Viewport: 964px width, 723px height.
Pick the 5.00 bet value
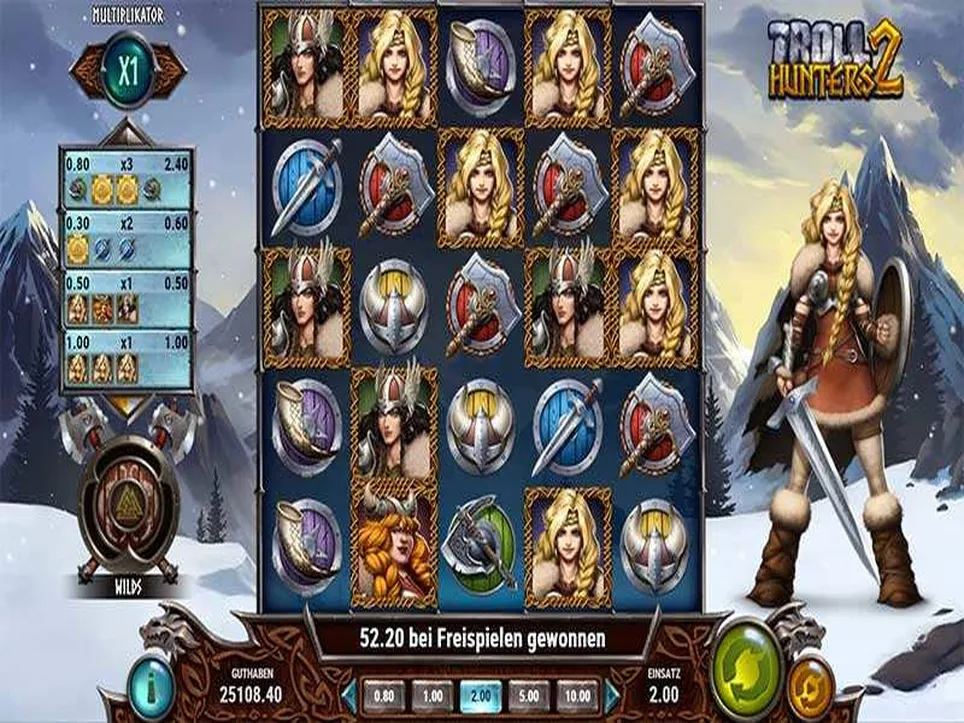point(529,694)
